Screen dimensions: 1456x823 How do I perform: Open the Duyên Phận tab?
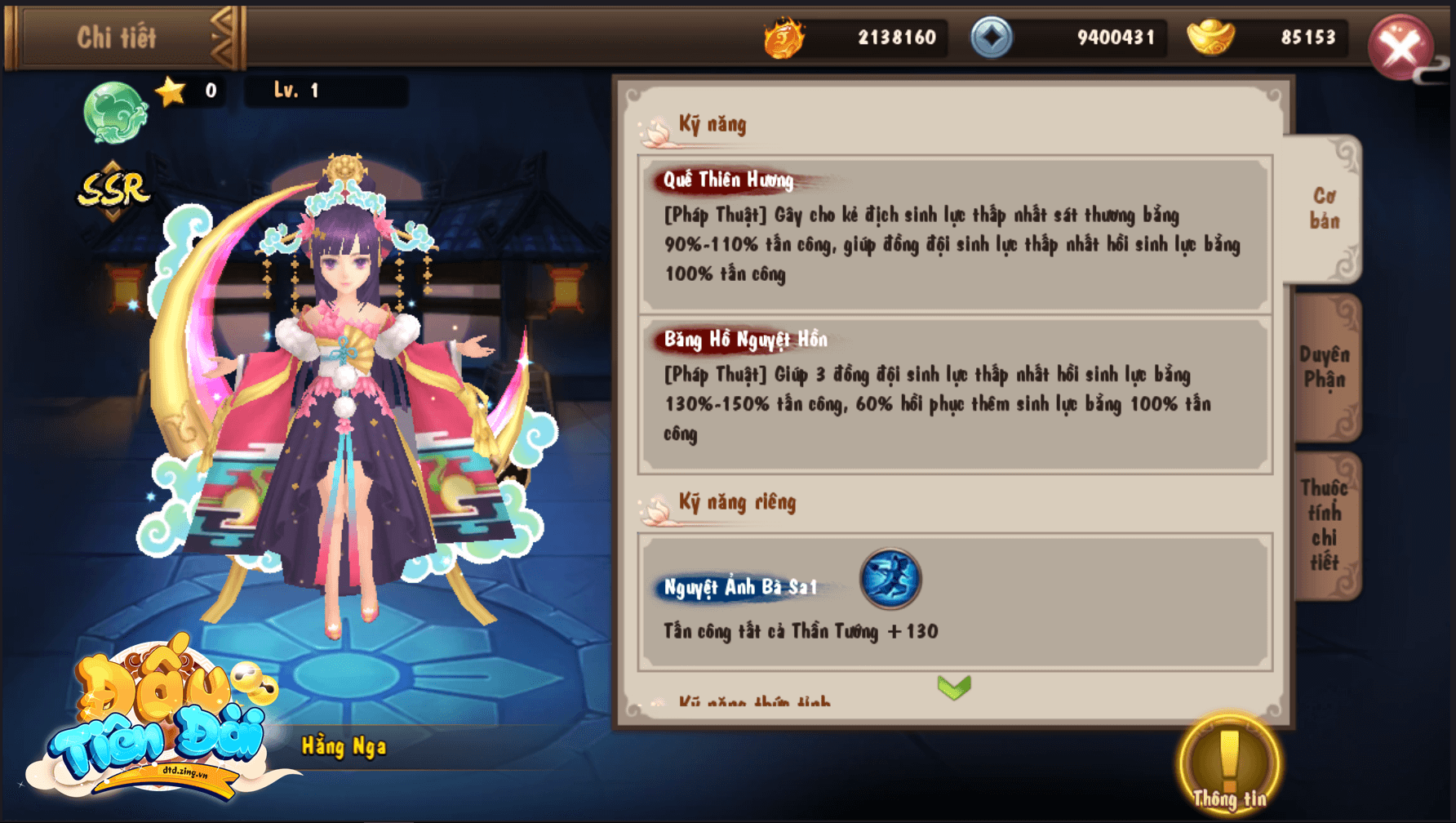[x=1324, y=367]
